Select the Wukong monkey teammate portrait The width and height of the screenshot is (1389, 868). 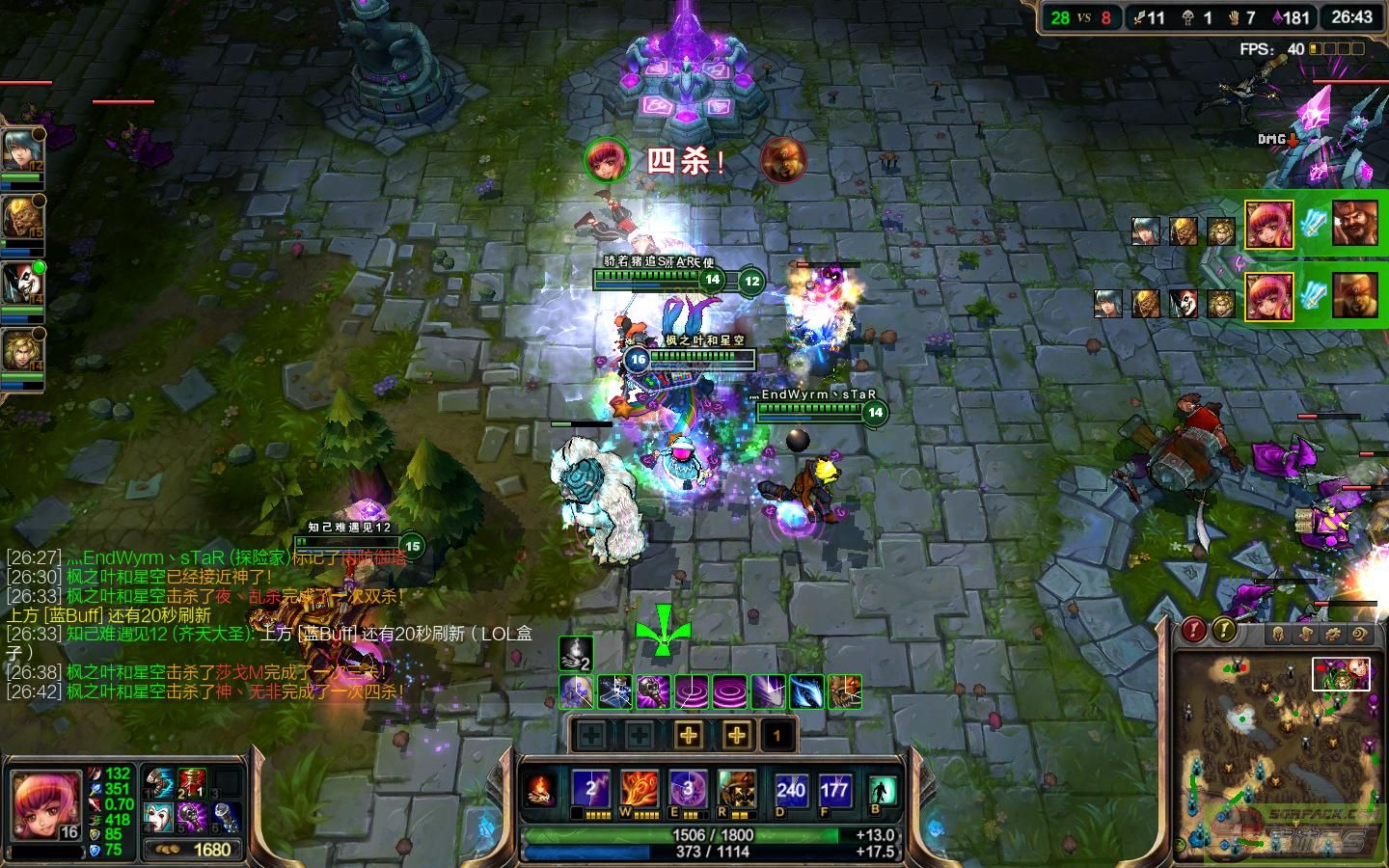click(x=19, y=217)
